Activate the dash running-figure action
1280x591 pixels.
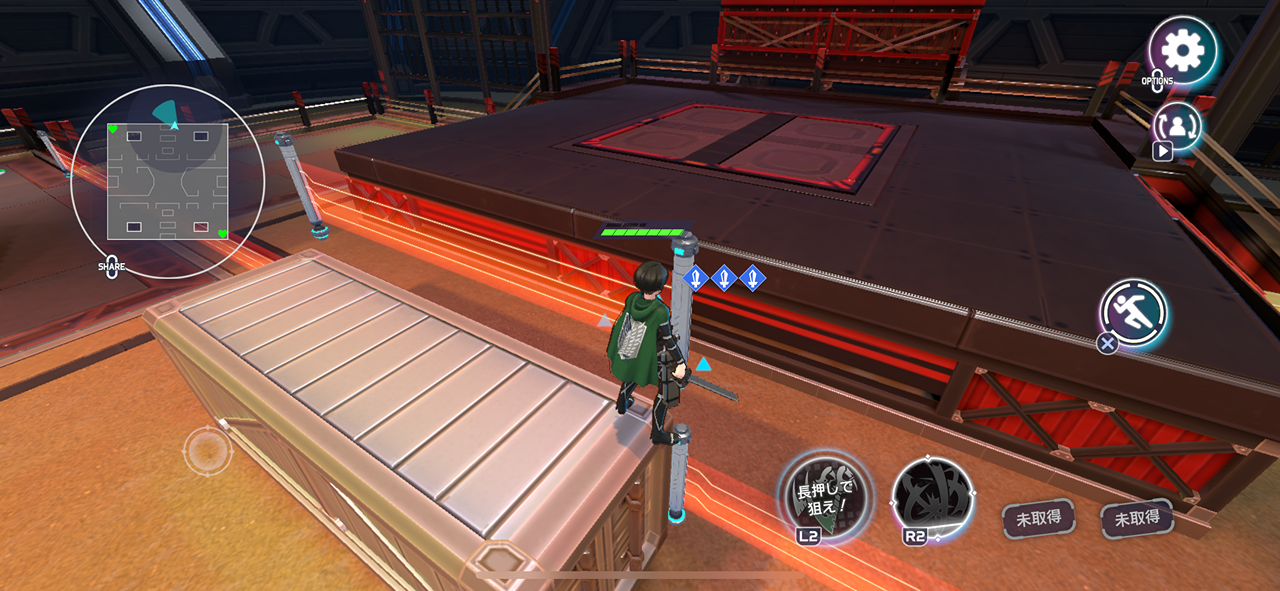1134,314
